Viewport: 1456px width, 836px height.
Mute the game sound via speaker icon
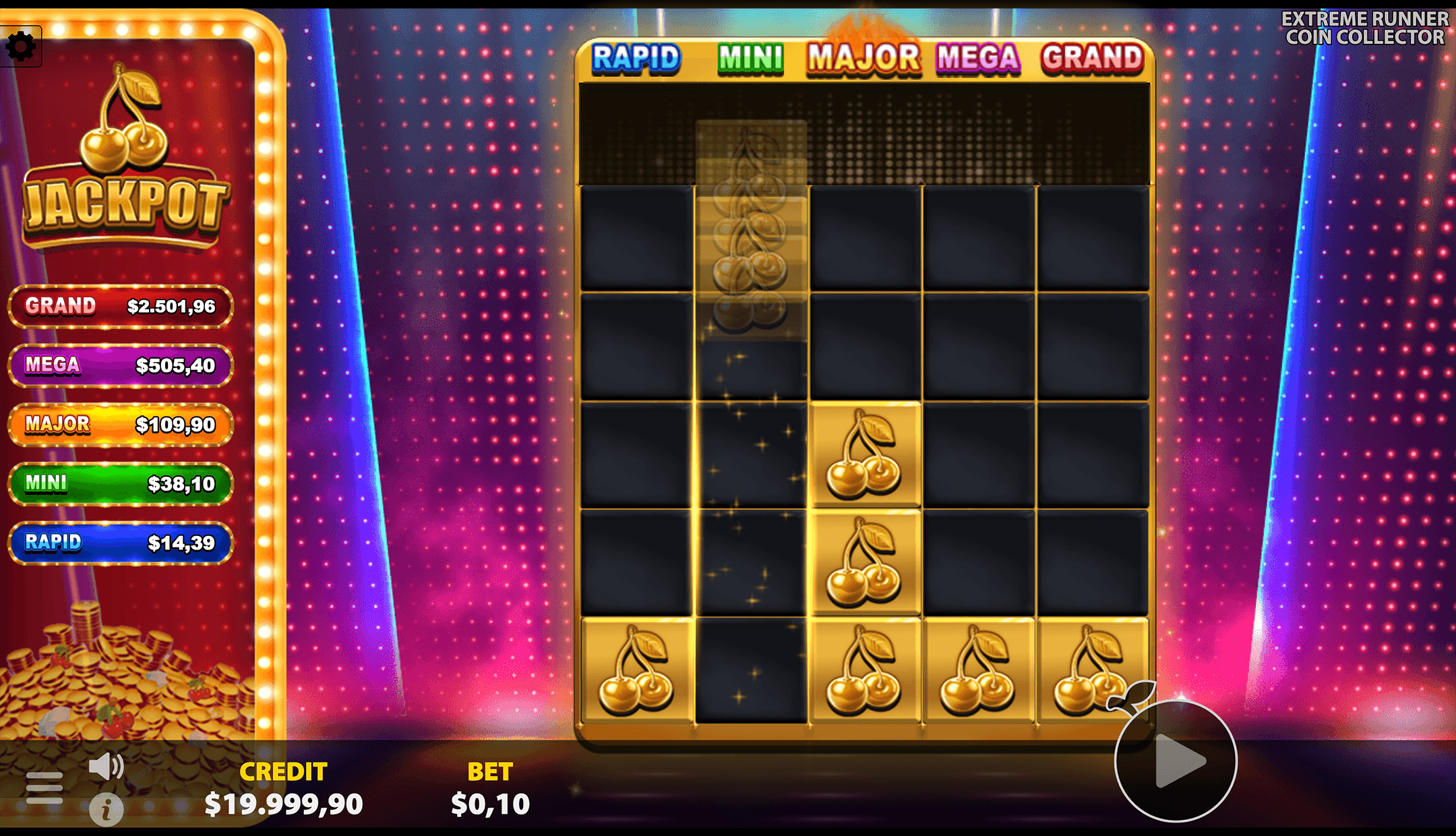coord(105,765)
